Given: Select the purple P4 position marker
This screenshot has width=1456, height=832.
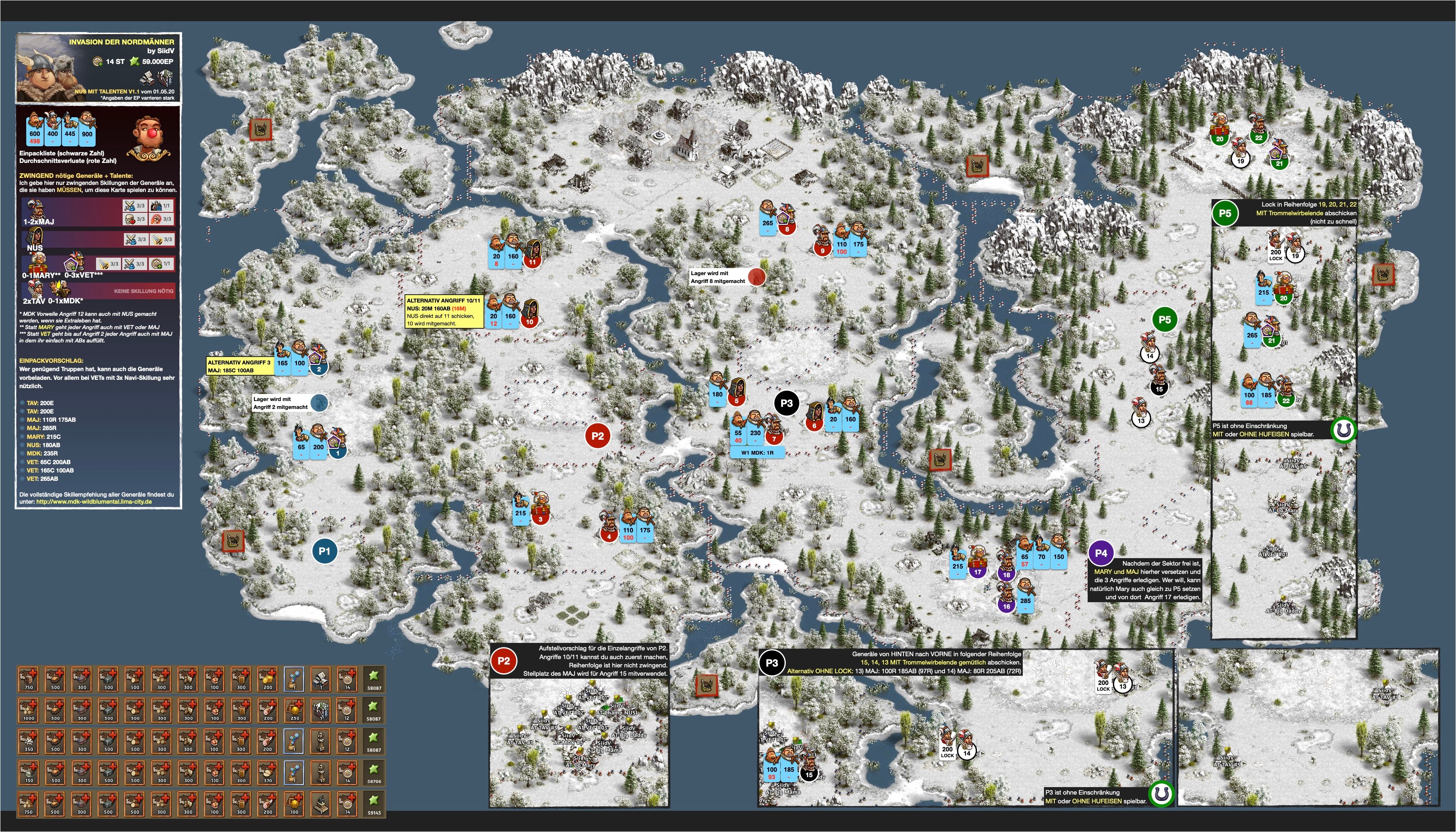Looking at the screenshot, I should coord(1101,553).
